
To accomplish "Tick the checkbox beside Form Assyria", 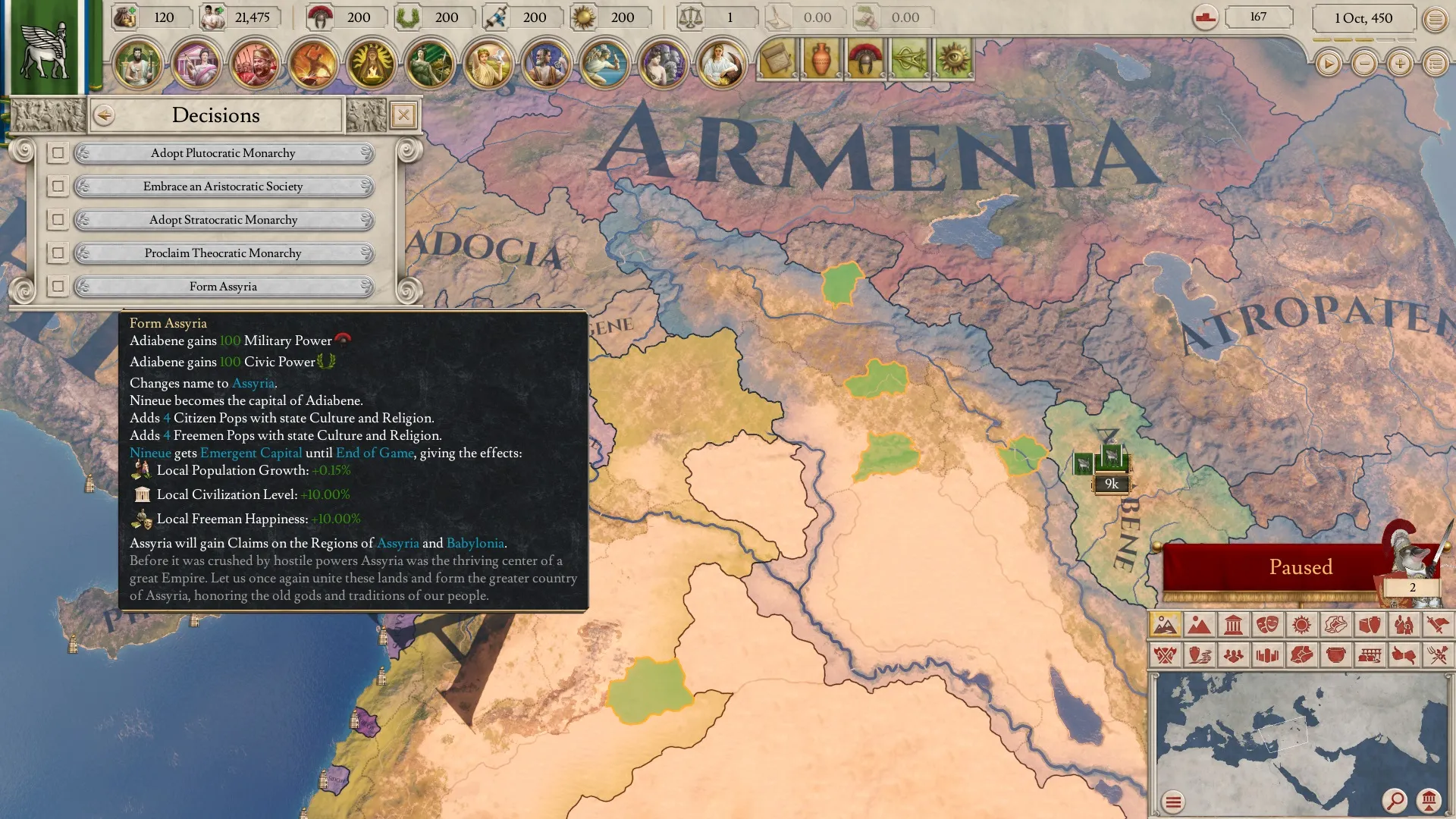I will [x=58, y=287].
